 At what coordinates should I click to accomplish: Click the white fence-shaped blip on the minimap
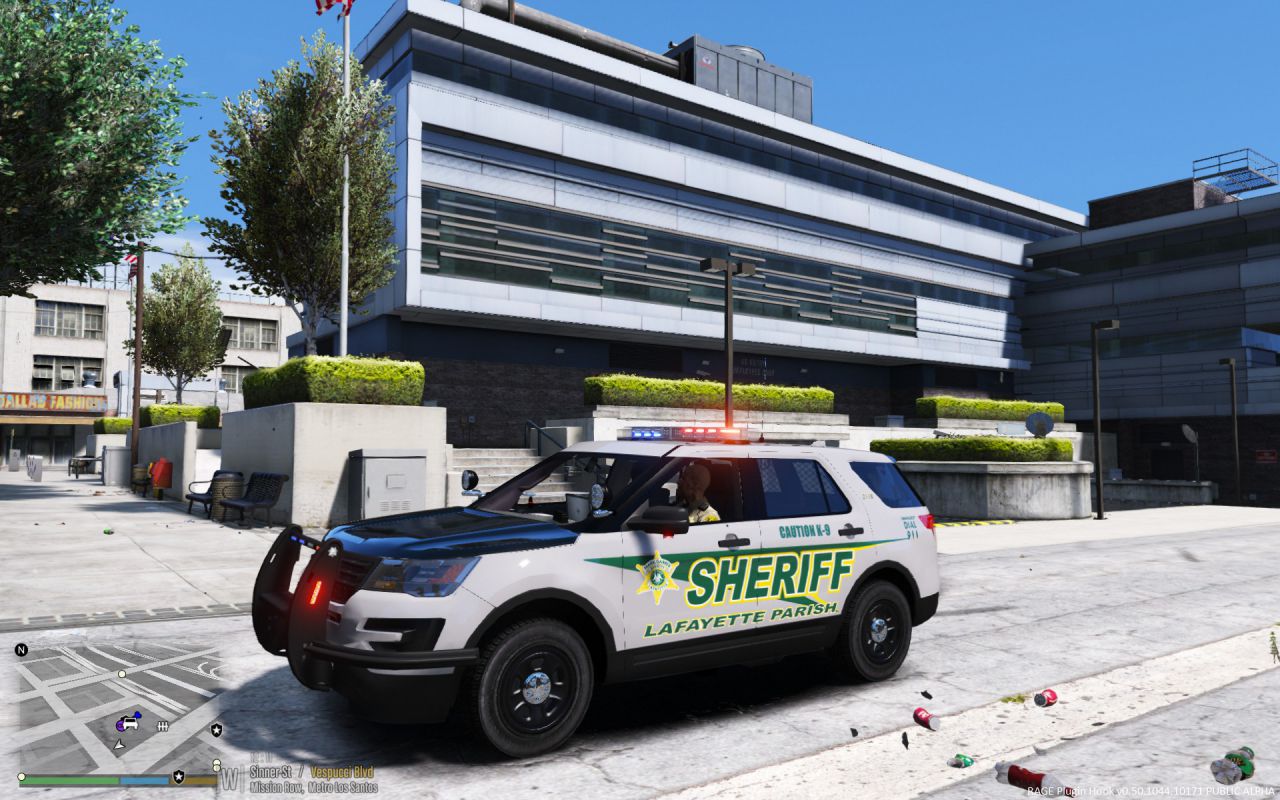[162, 726]
